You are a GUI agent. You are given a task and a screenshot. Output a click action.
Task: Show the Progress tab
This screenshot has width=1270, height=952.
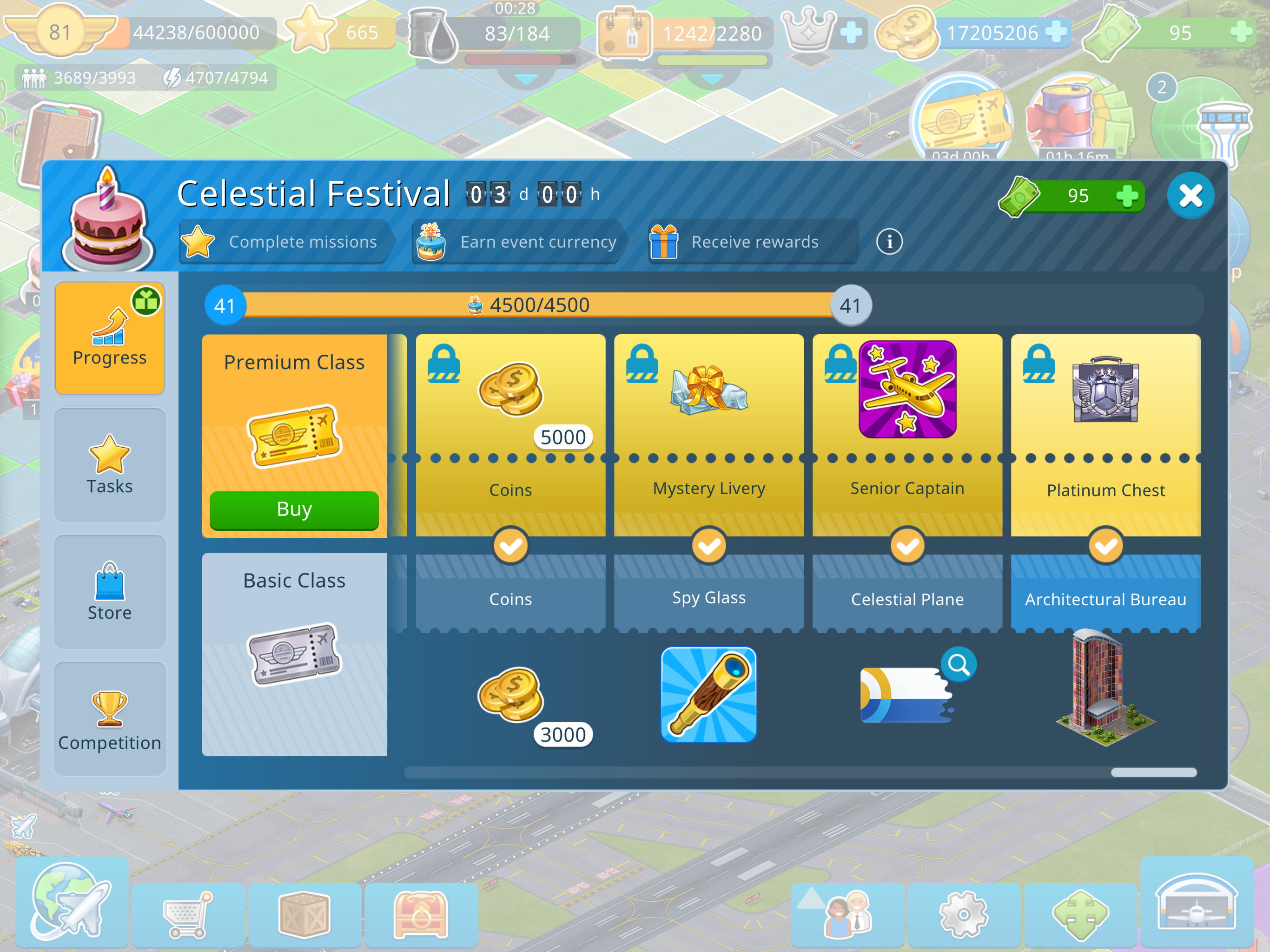pos(110,338)
